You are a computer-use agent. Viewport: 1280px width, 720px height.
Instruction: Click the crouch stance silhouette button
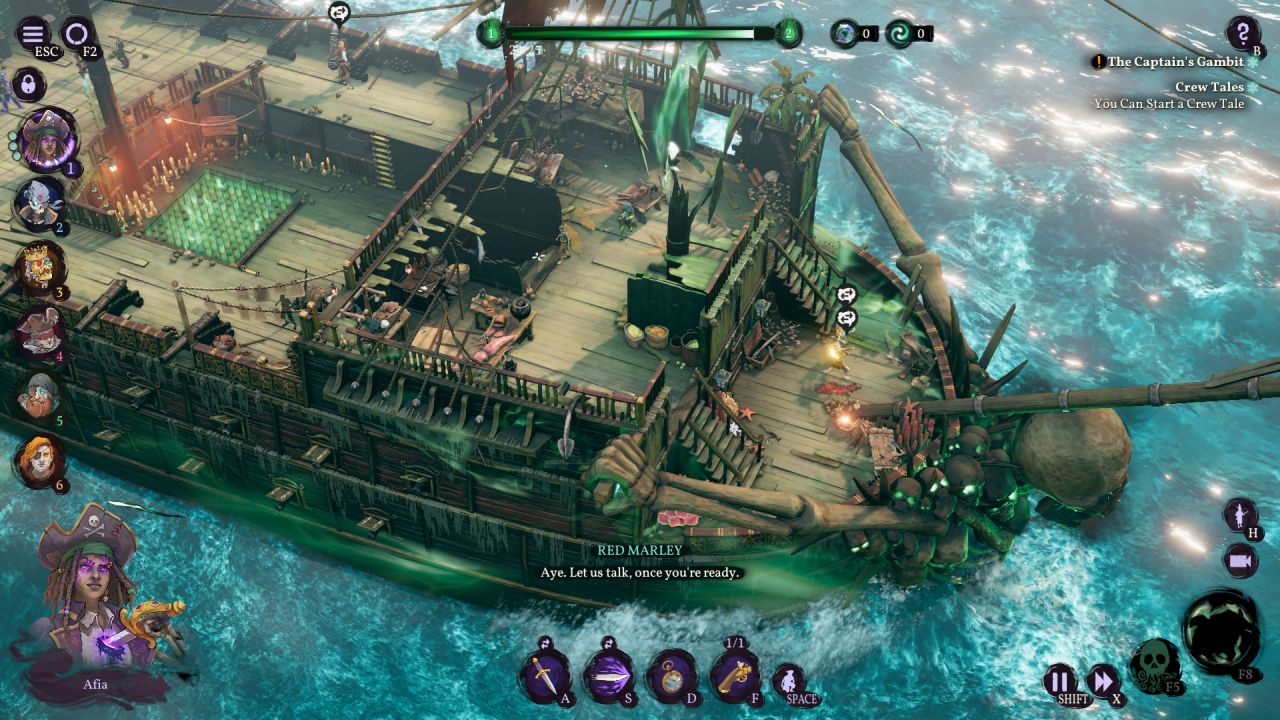coord(790,681)
